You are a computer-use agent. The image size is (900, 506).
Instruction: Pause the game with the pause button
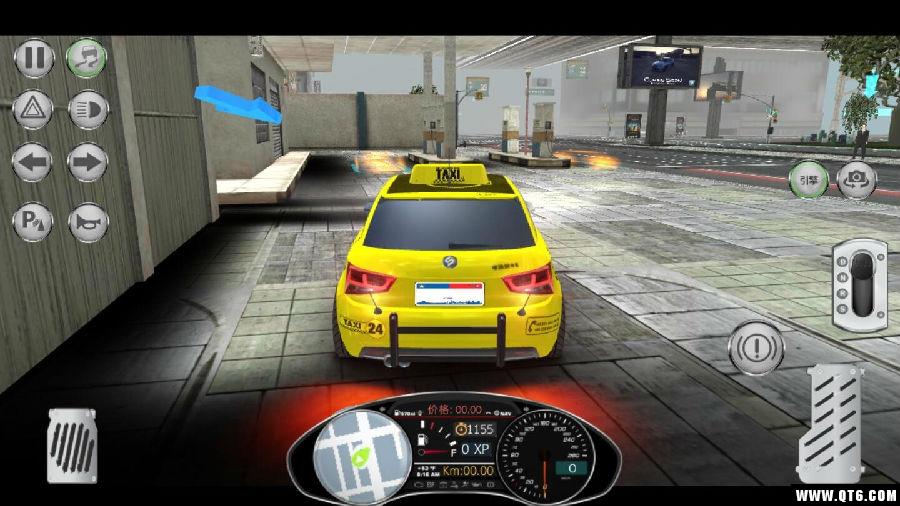click(33, 58)
